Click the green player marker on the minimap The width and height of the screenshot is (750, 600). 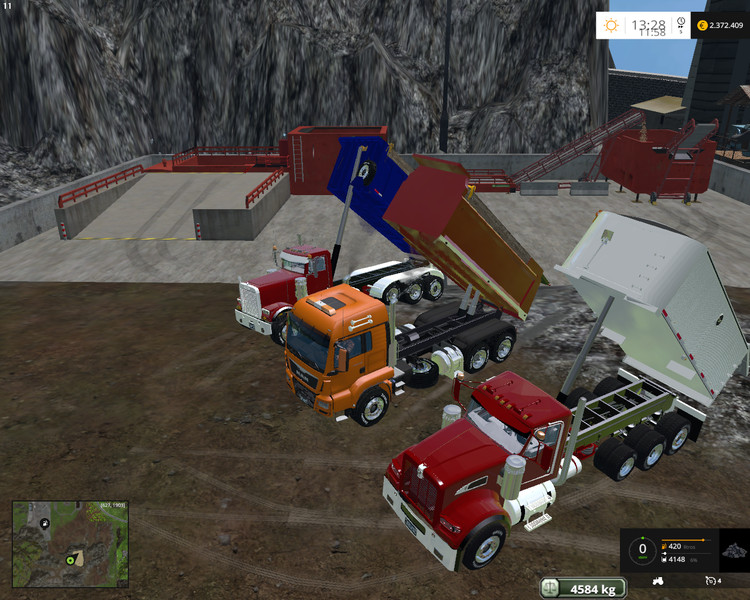71,560
